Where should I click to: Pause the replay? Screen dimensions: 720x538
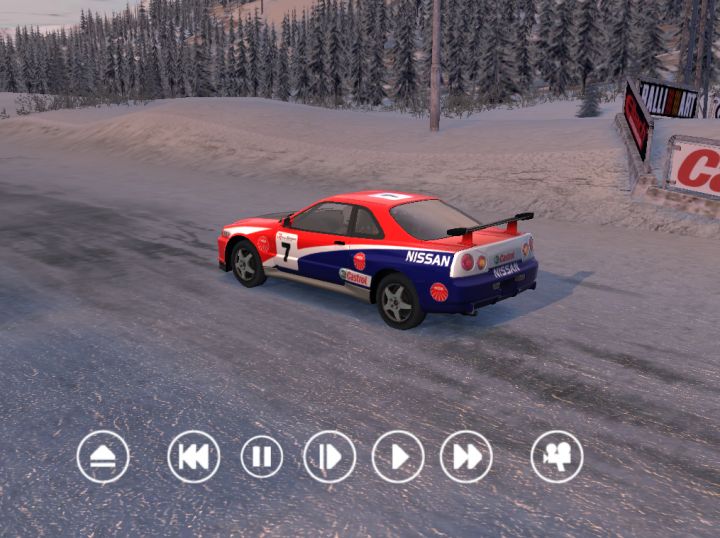(262, 457)
